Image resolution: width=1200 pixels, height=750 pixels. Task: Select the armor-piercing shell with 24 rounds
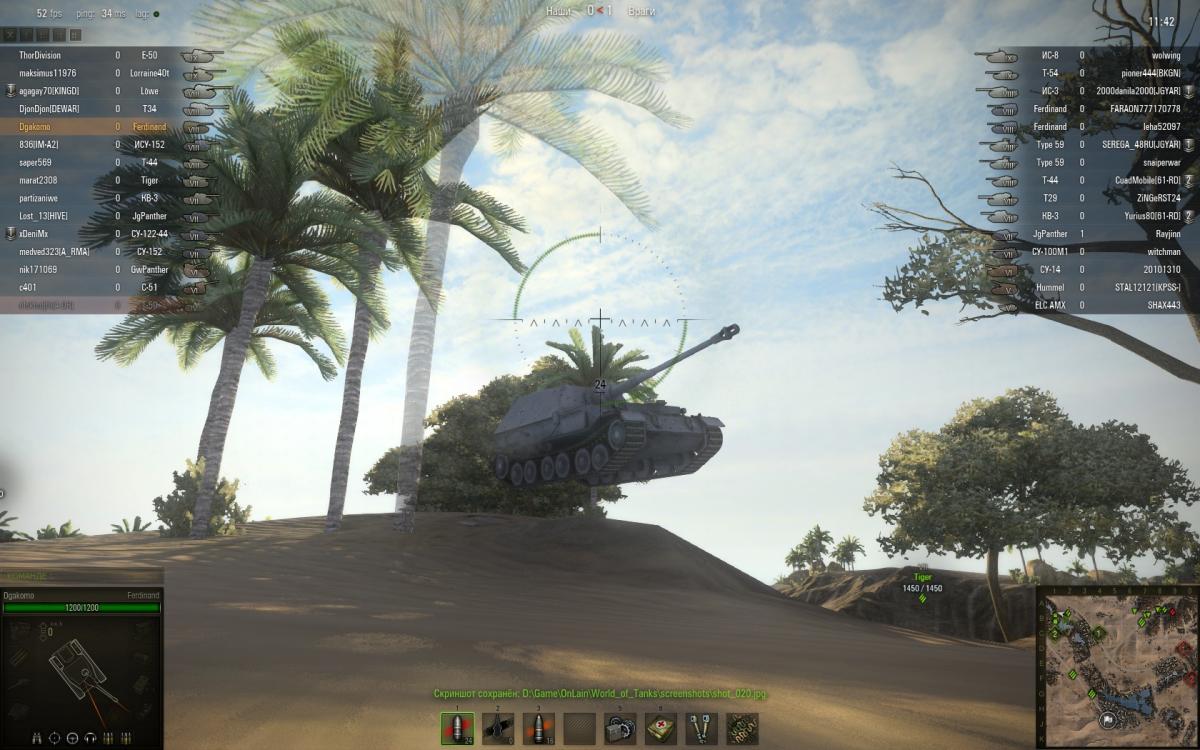(457, 728)
